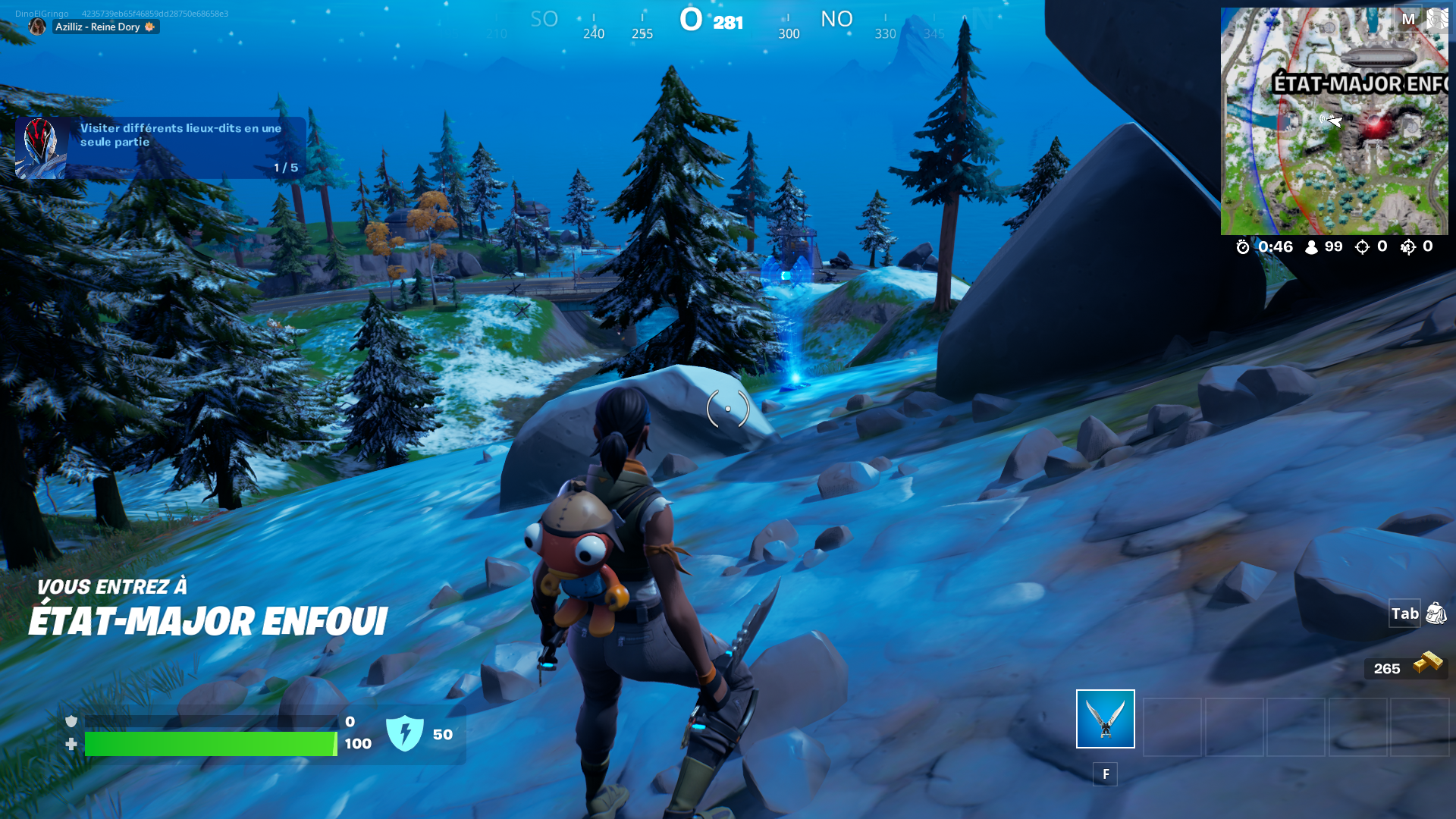Screen dimensions: 1456x819
Task: Select the eliminations crosshair icon
Action: click(1362, 246)
